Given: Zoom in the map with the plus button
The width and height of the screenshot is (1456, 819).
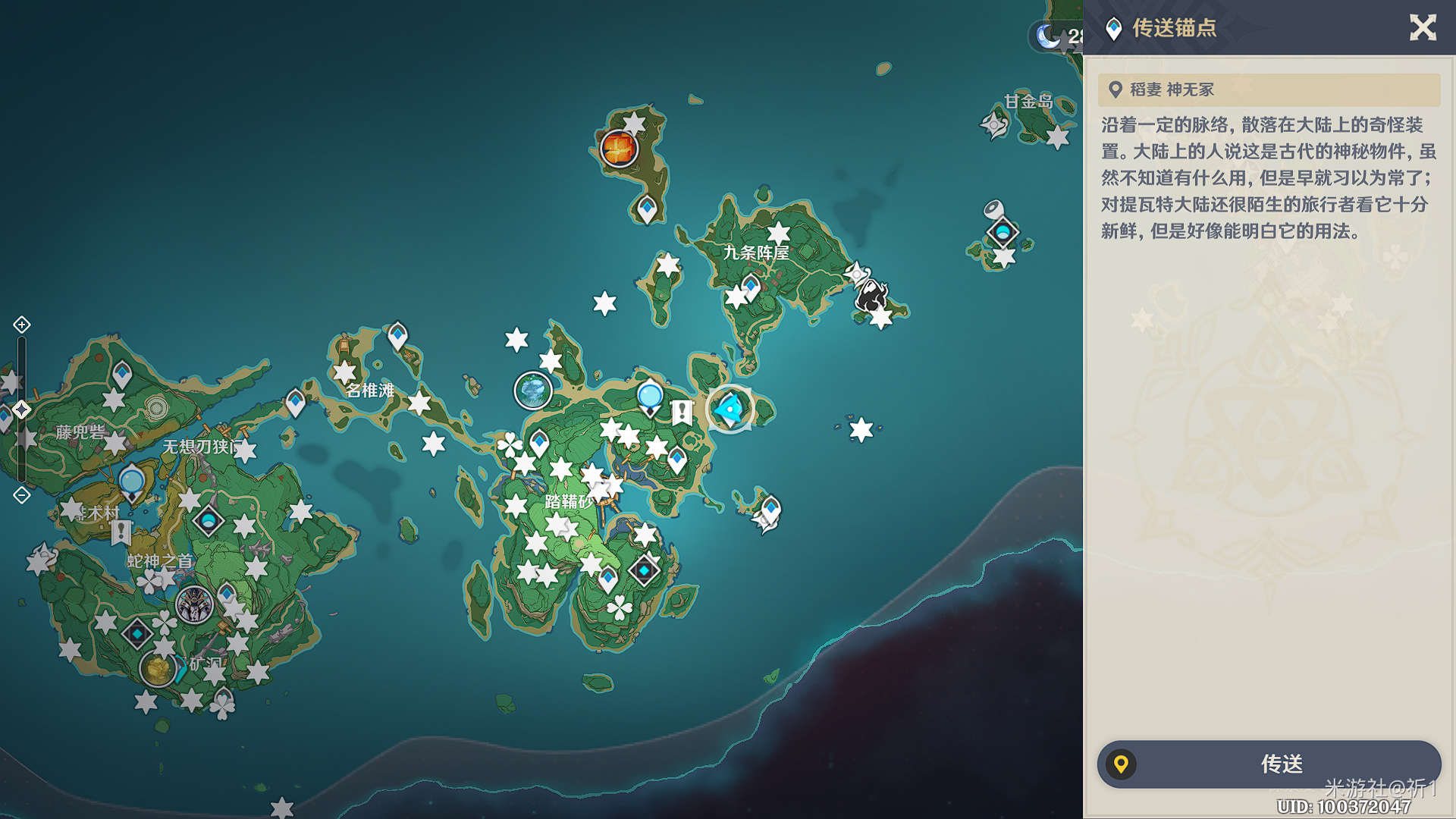Looking at the screenshot, I should point(22,325).
